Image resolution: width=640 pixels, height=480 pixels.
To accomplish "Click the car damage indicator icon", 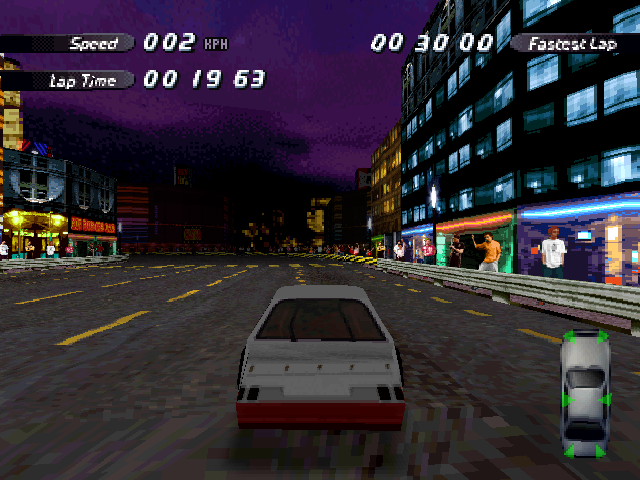I will coord(586,394).
